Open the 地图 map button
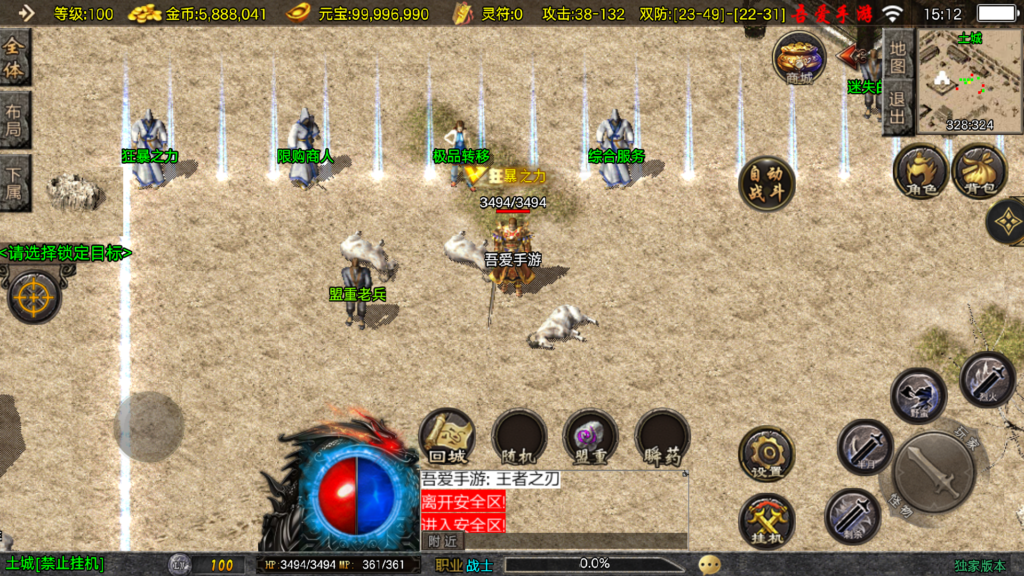This screenshot has height=576, width=1024. 898,57
